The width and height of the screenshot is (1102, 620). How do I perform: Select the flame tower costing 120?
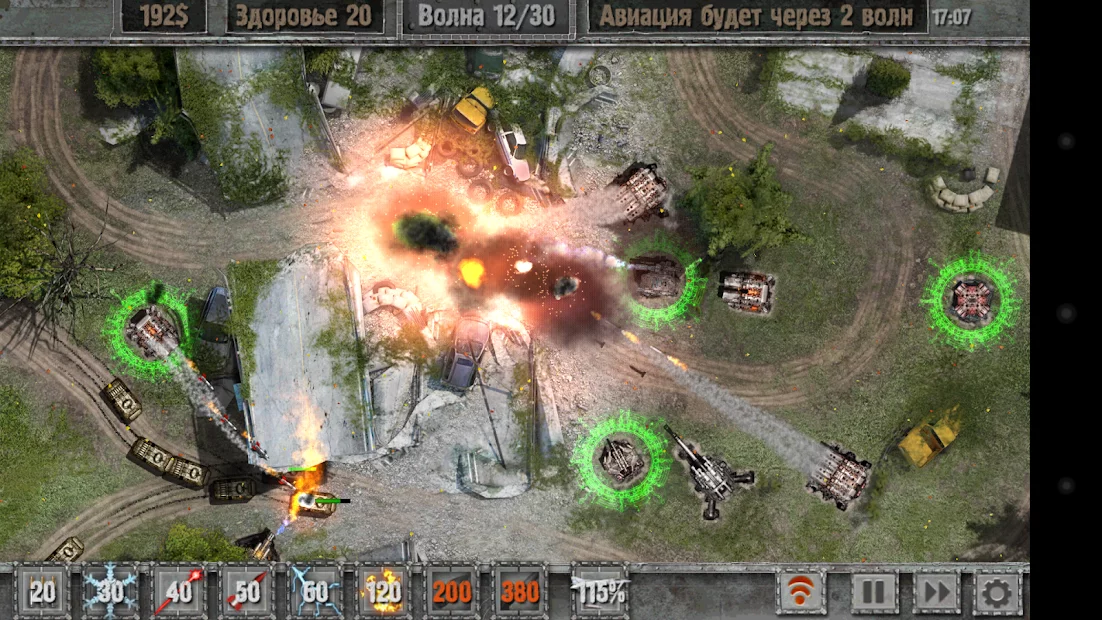pyautogui.click(x=383, y=592)
